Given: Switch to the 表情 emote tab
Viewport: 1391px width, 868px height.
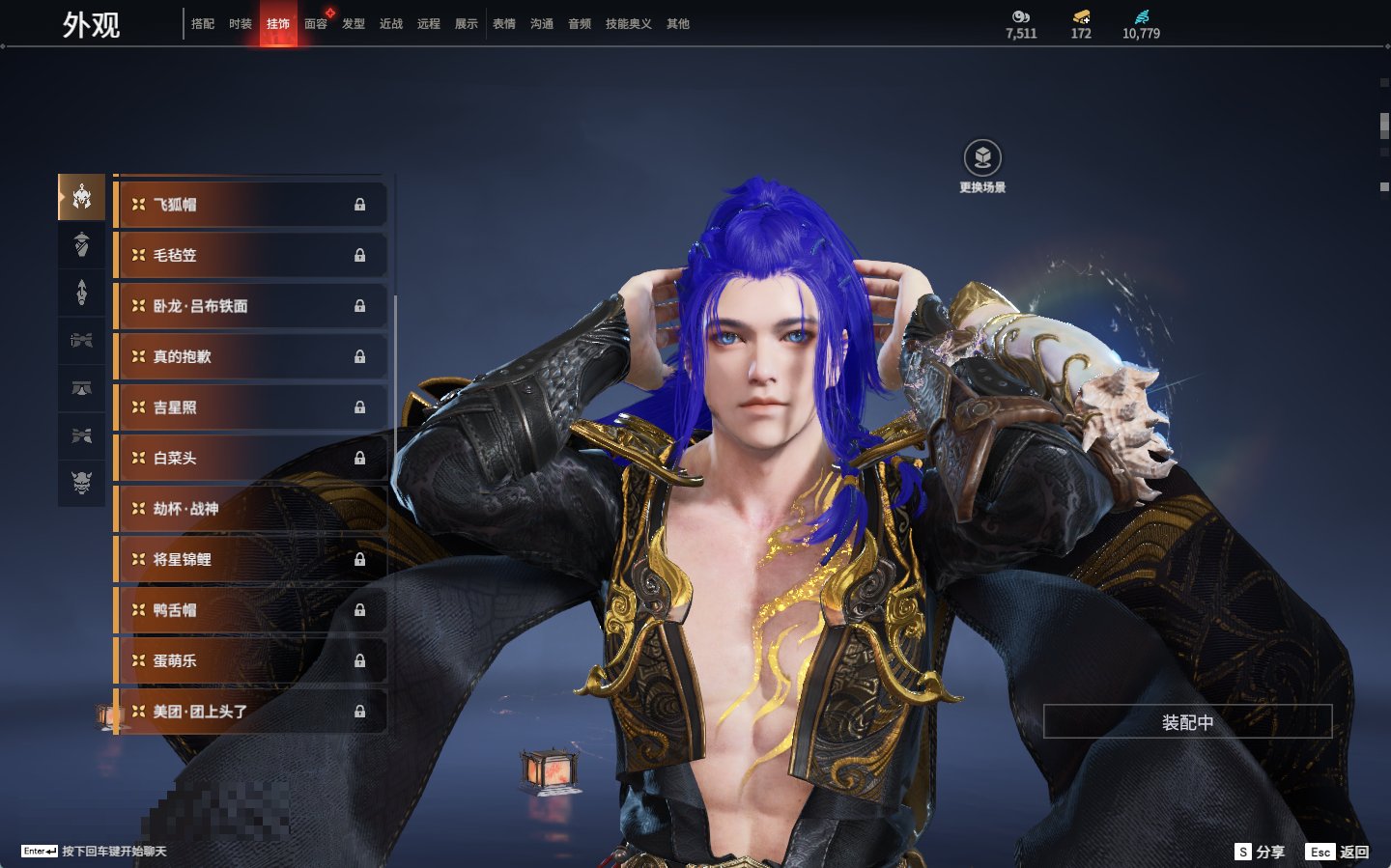Looking at the screenshot, I should 504,24.
